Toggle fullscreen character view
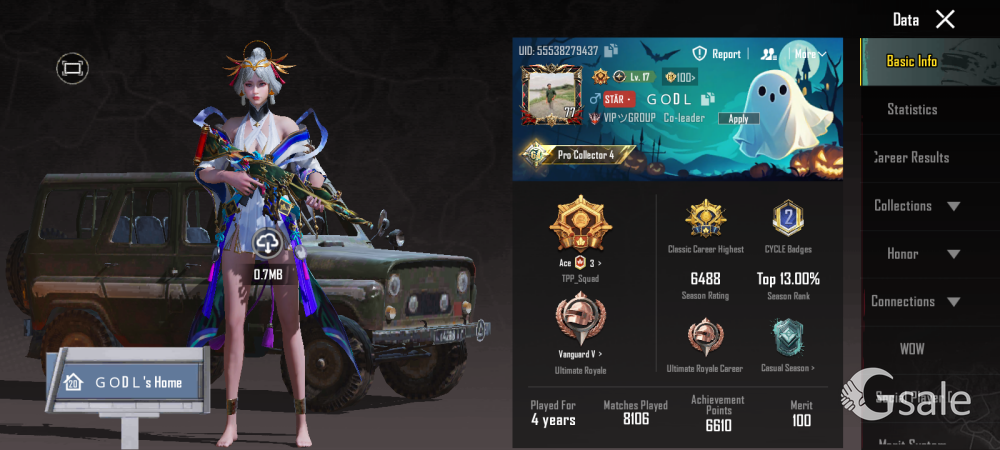The image size is (1000, 450). click(72, 68)
